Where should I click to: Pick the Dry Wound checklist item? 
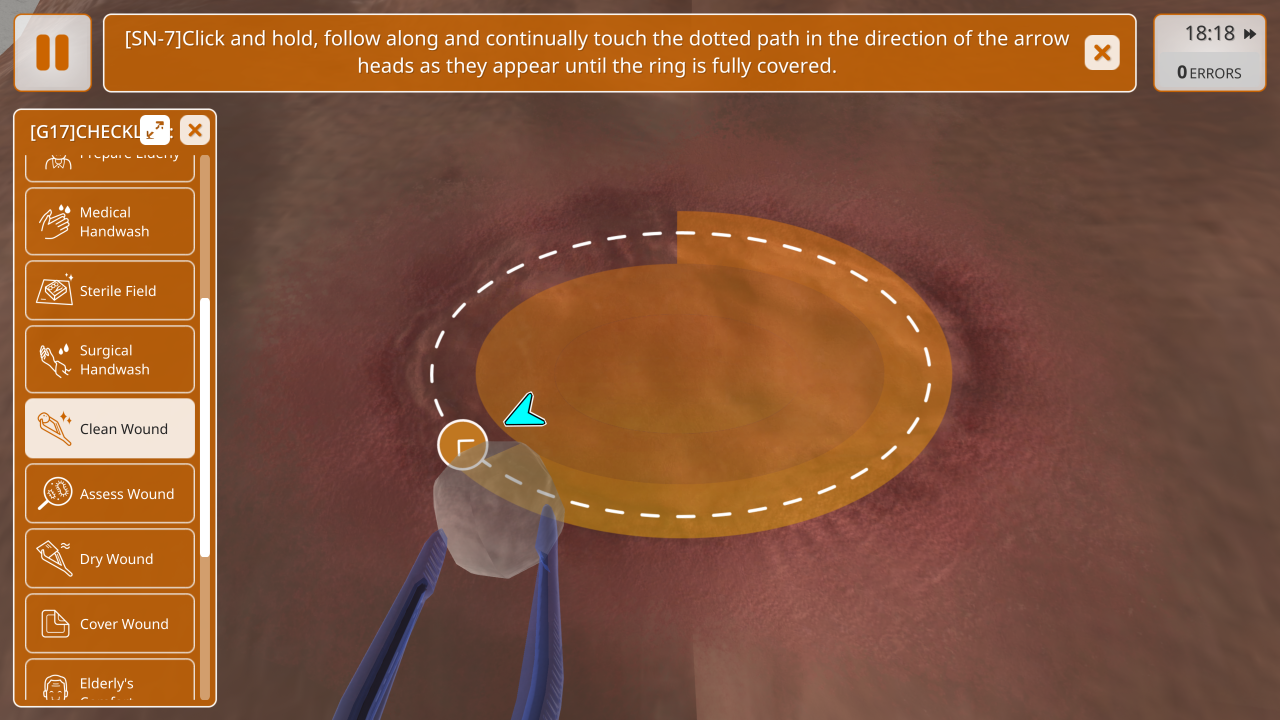pyautogui.click(x=110, y=559)
